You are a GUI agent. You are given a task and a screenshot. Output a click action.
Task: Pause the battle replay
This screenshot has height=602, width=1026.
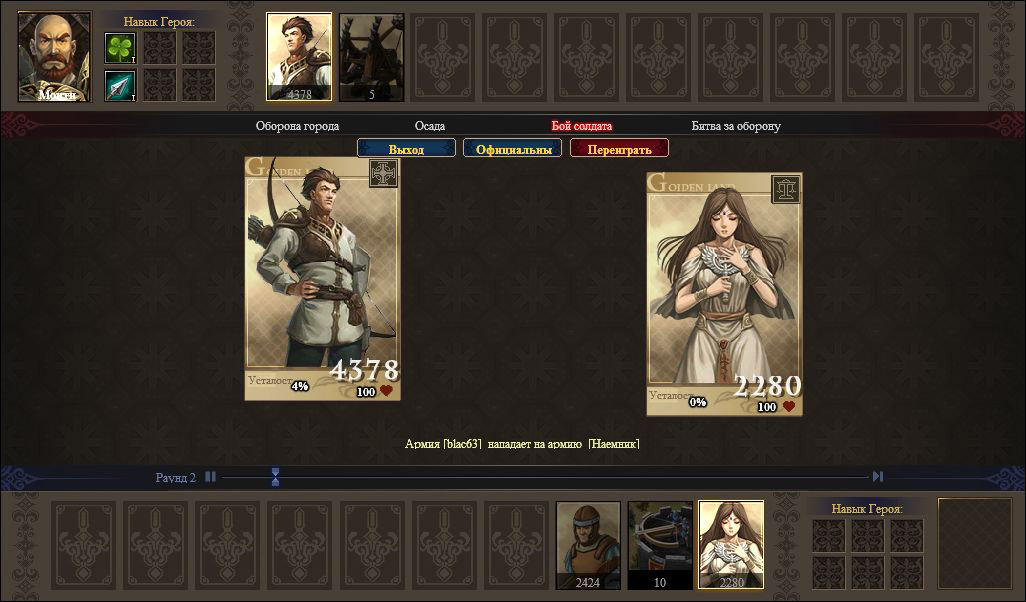click(210, 477)
